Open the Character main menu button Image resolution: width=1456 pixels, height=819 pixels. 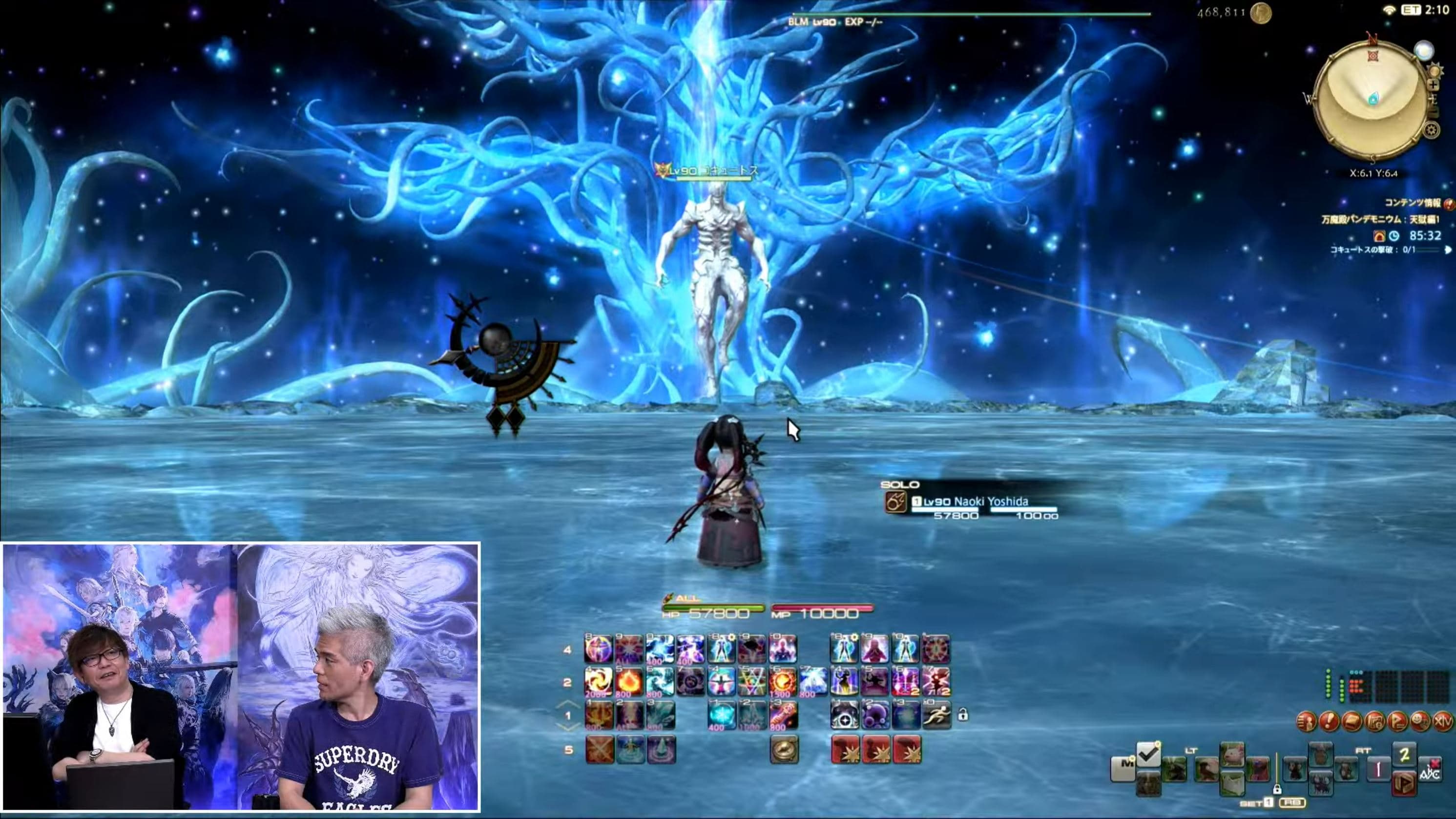(1306, 722)
